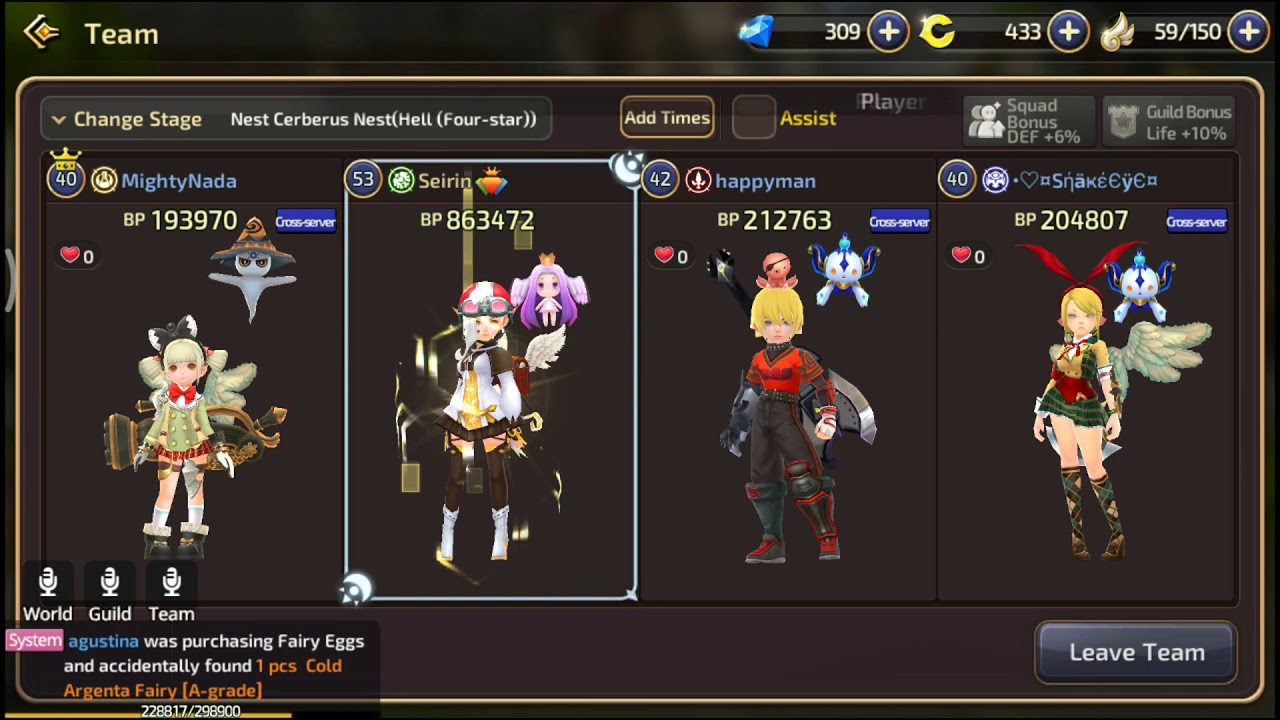The width and height of the screenshot is (1280, 720).
Task: Select team member happyman's card
Action: (787, 380)
